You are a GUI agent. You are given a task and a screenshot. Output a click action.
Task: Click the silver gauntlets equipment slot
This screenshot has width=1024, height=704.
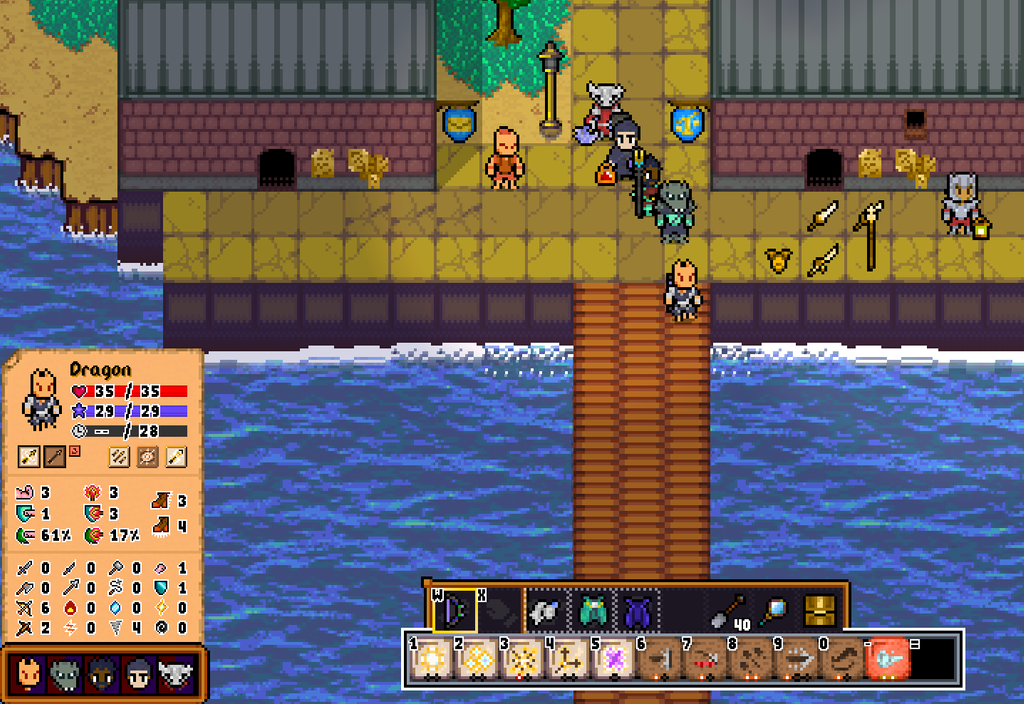(x=544, y=609)
